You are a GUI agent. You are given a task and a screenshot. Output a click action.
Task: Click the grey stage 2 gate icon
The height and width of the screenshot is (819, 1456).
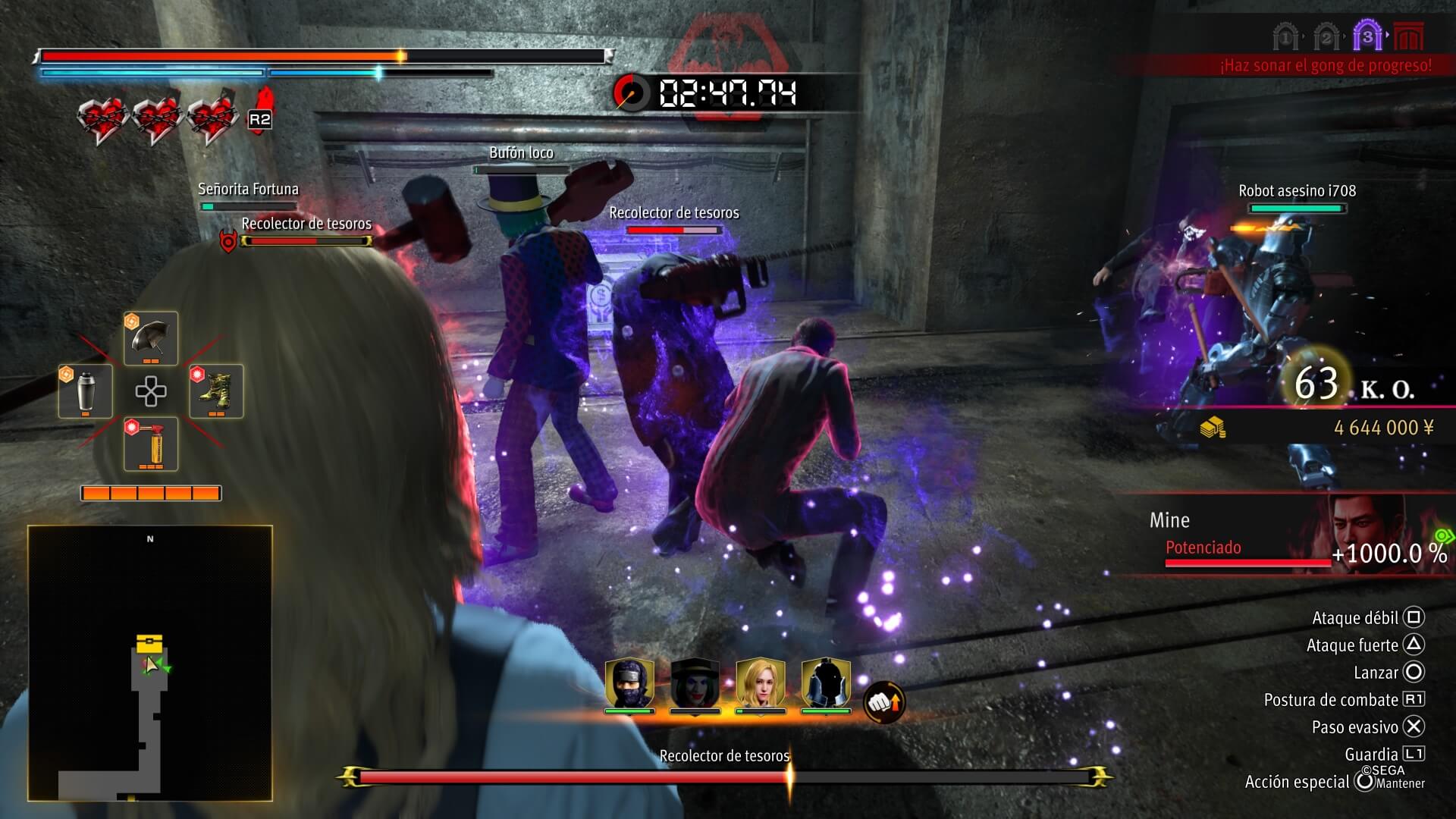coord(1326,37)
